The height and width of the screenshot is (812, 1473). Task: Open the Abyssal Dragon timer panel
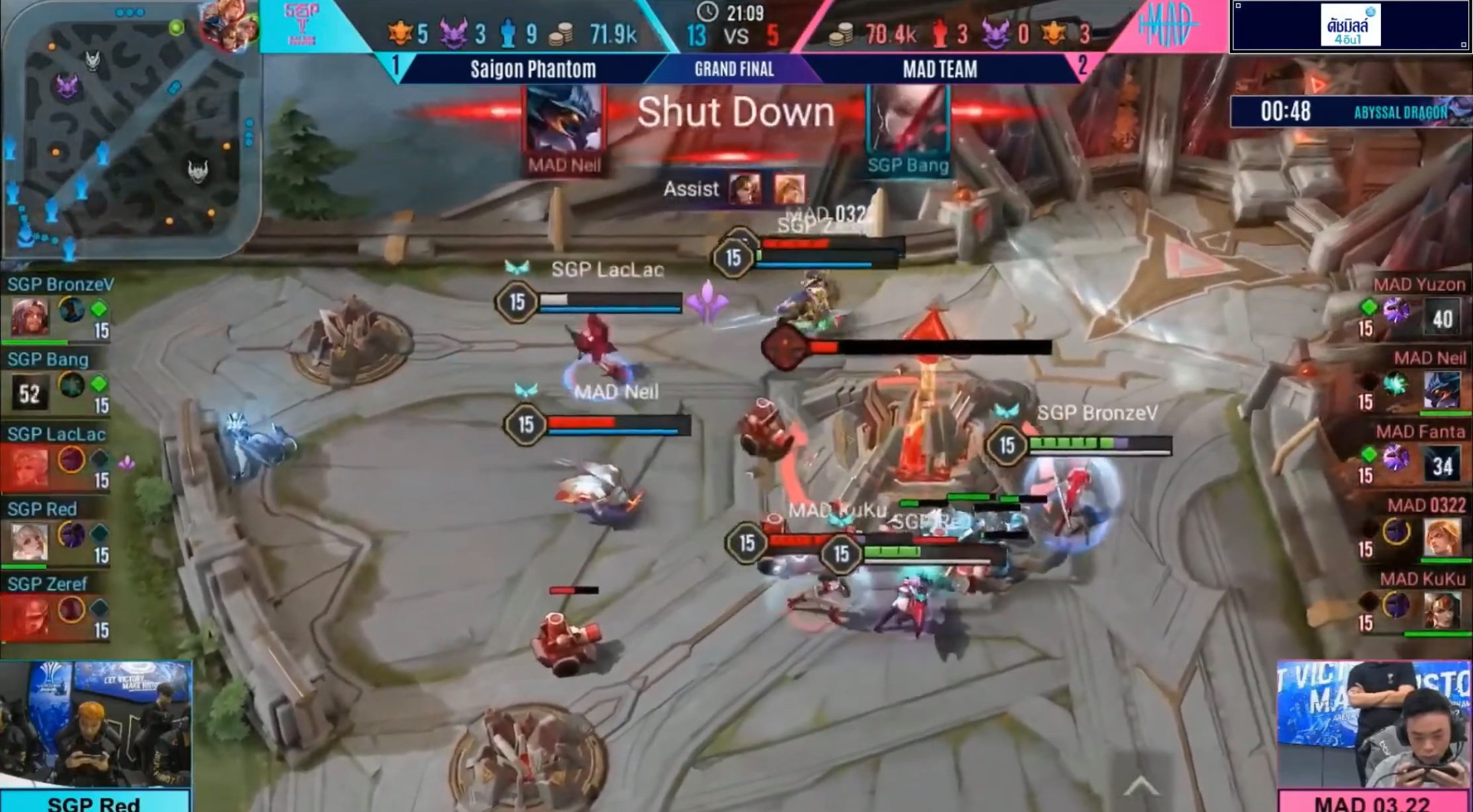tap(1351, 112)
